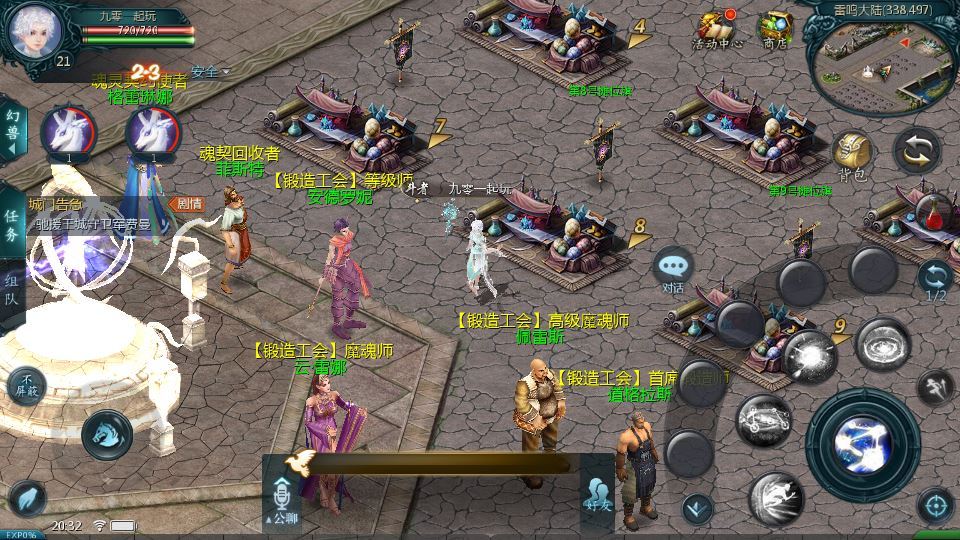
Task: Activate the constellation skill icon
Action: [764, 420]
